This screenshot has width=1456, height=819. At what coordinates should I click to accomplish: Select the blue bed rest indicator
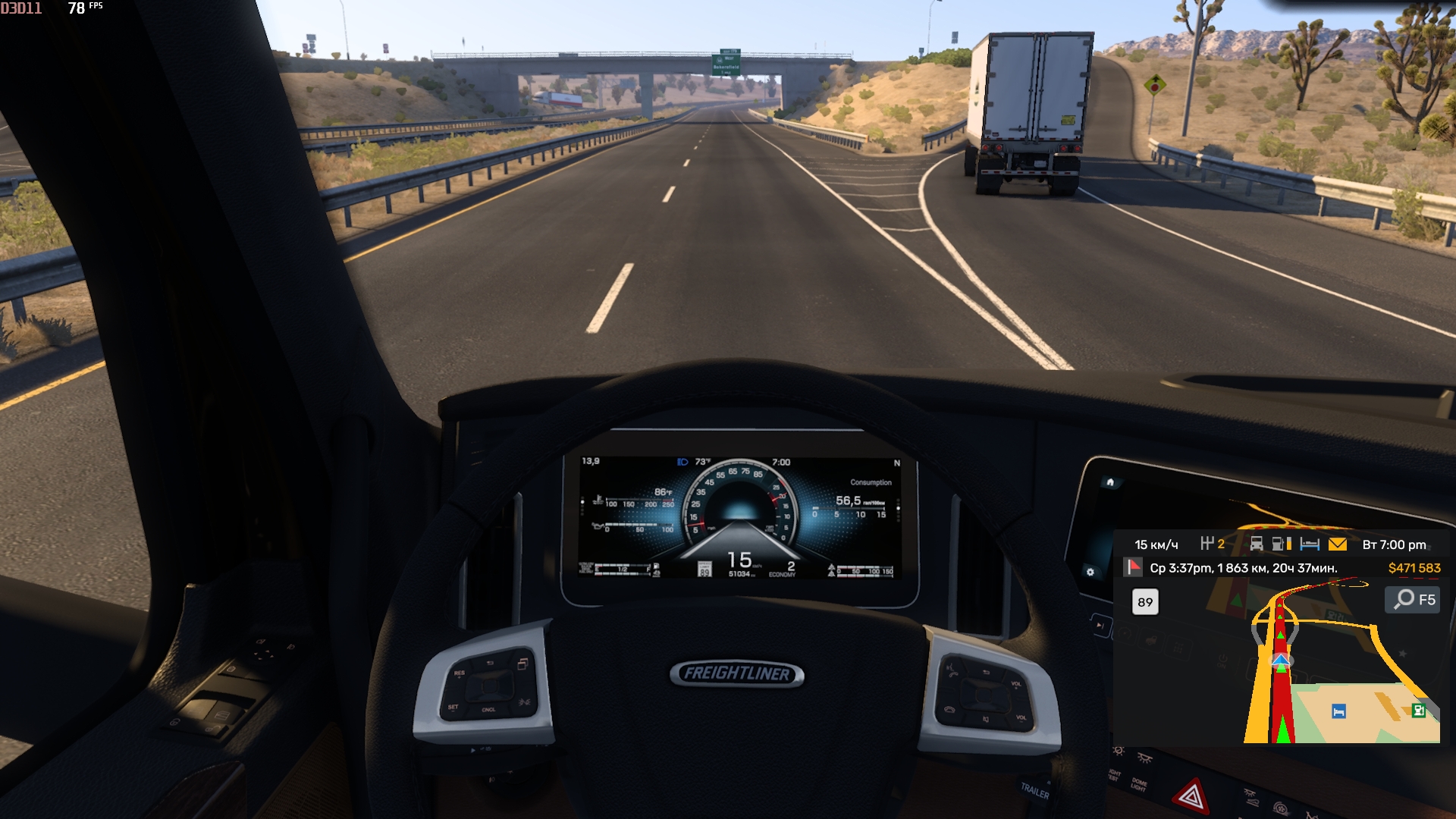pos(1310,544)
